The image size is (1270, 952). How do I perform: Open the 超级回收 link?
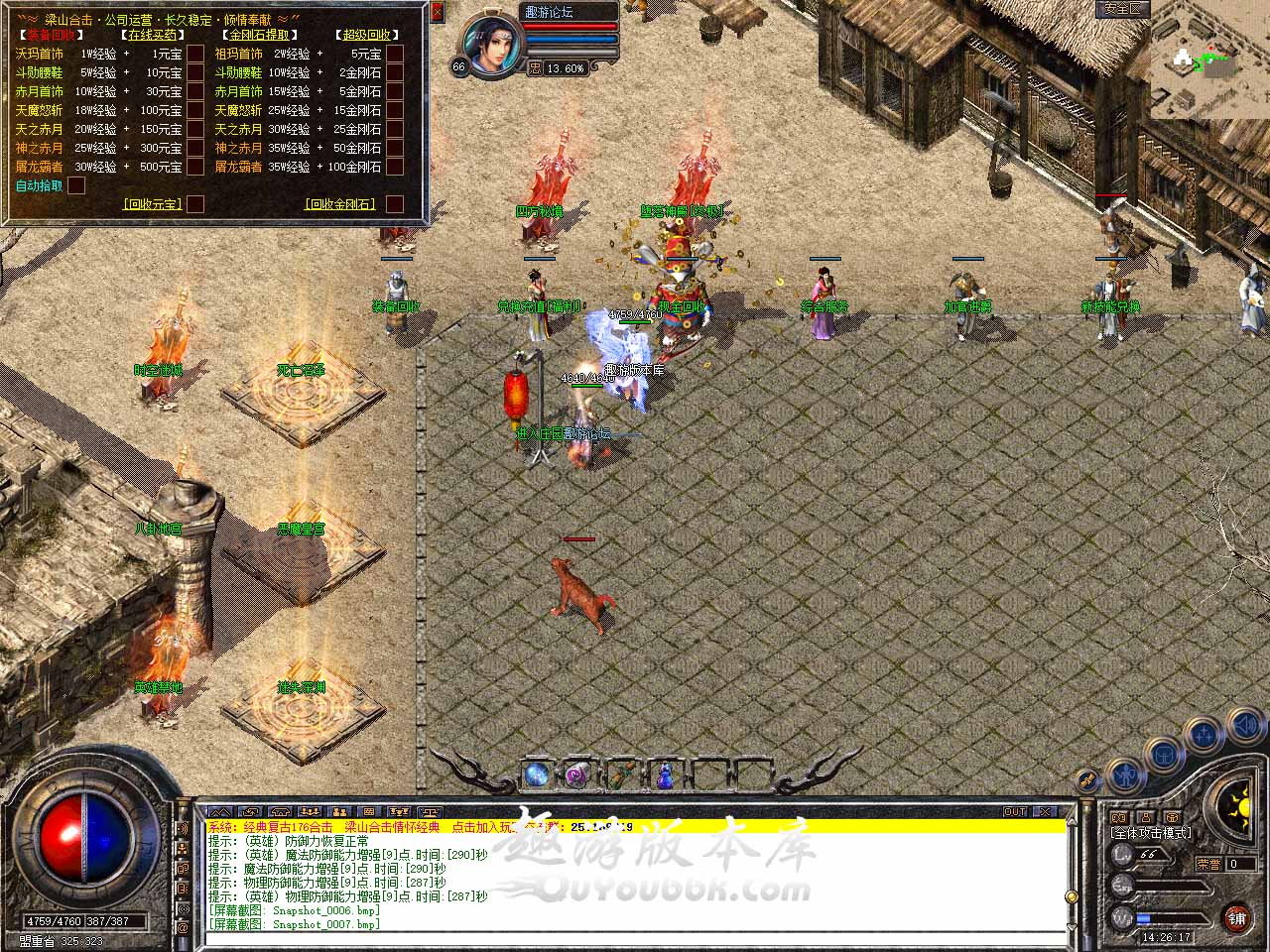point(365,35)
